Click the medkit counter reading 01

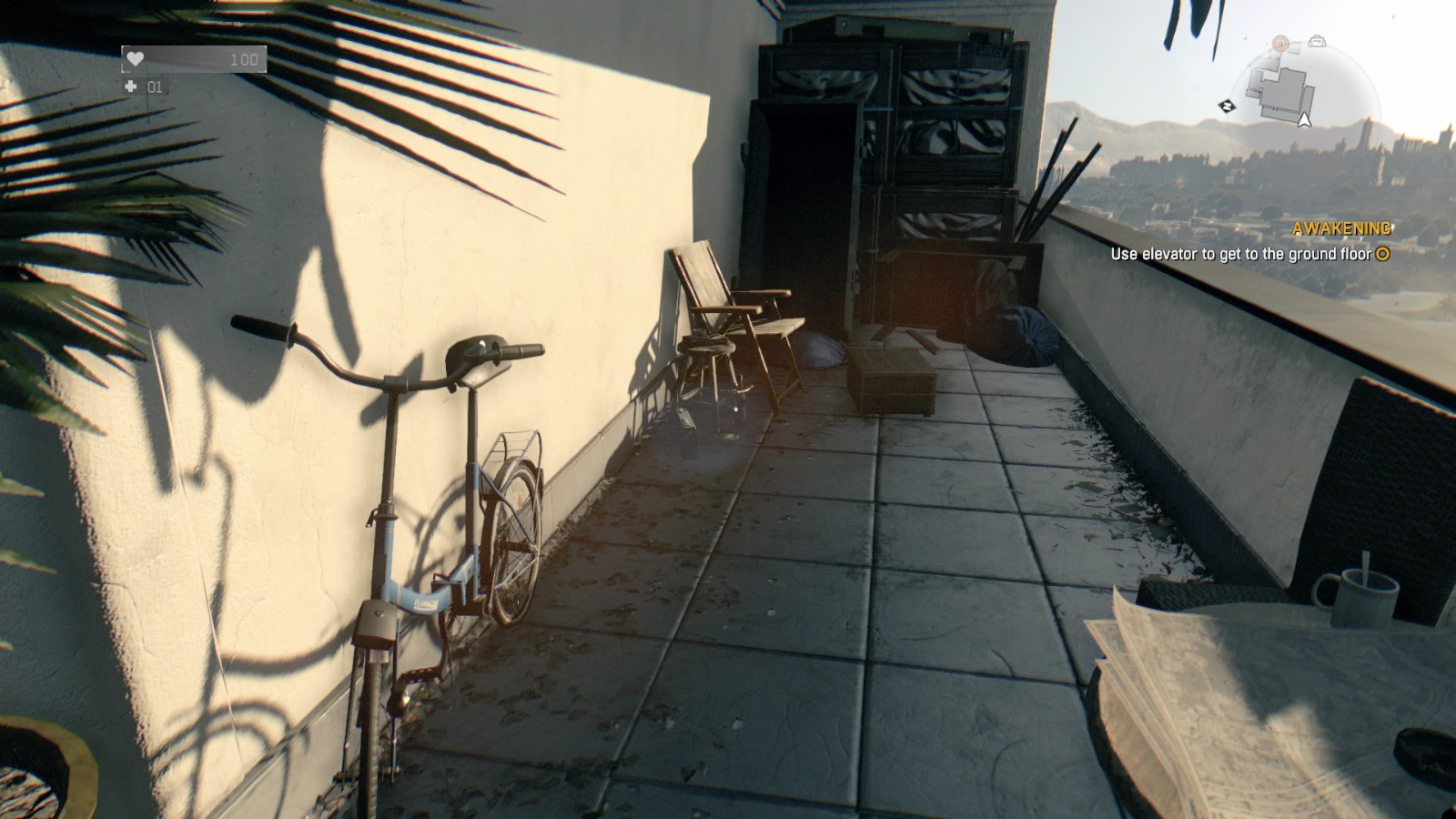tap(154, 87)
